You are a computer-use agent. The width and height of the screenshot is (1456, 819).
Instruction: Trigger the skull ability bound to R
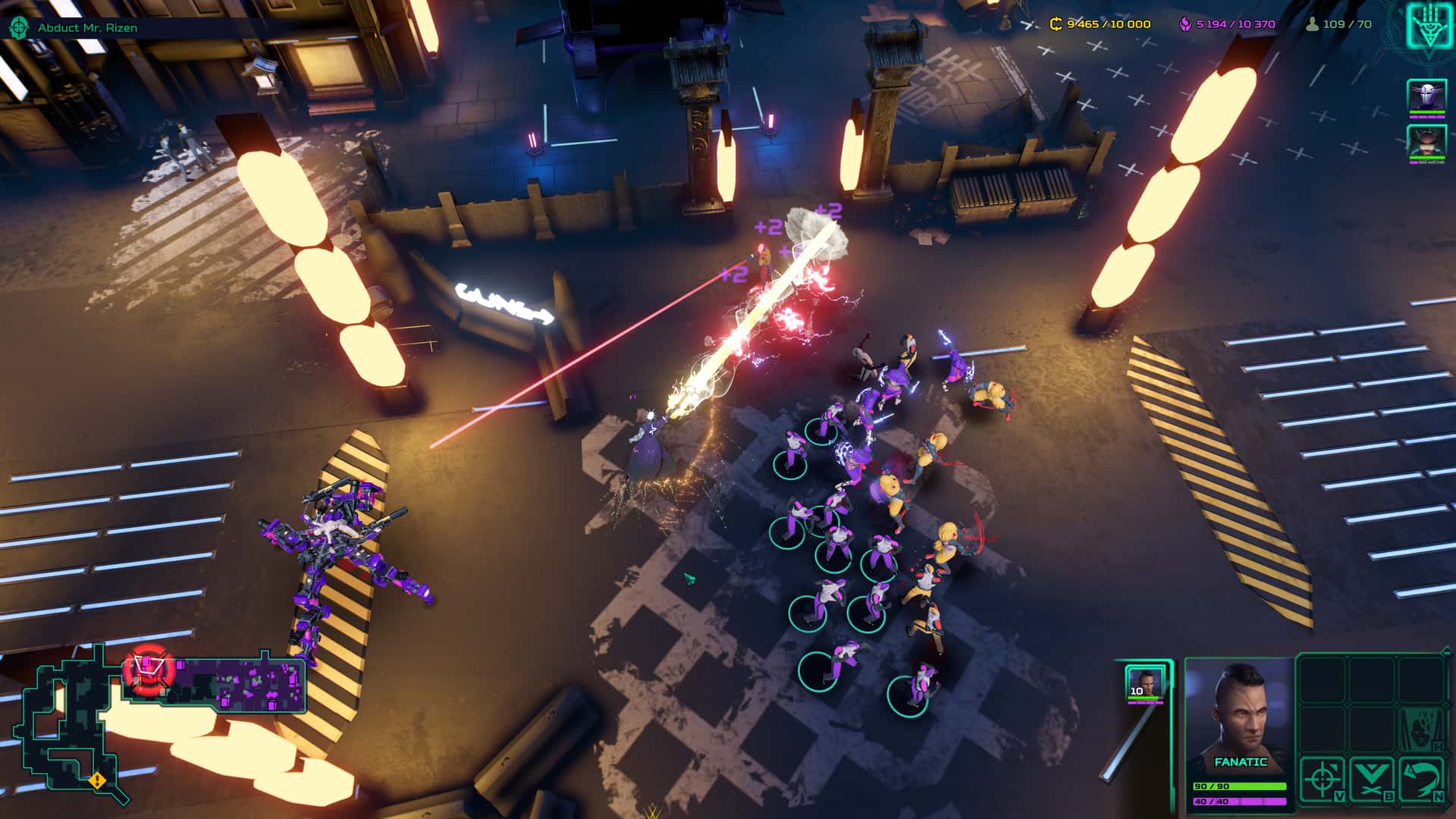tap(1423, 730)
